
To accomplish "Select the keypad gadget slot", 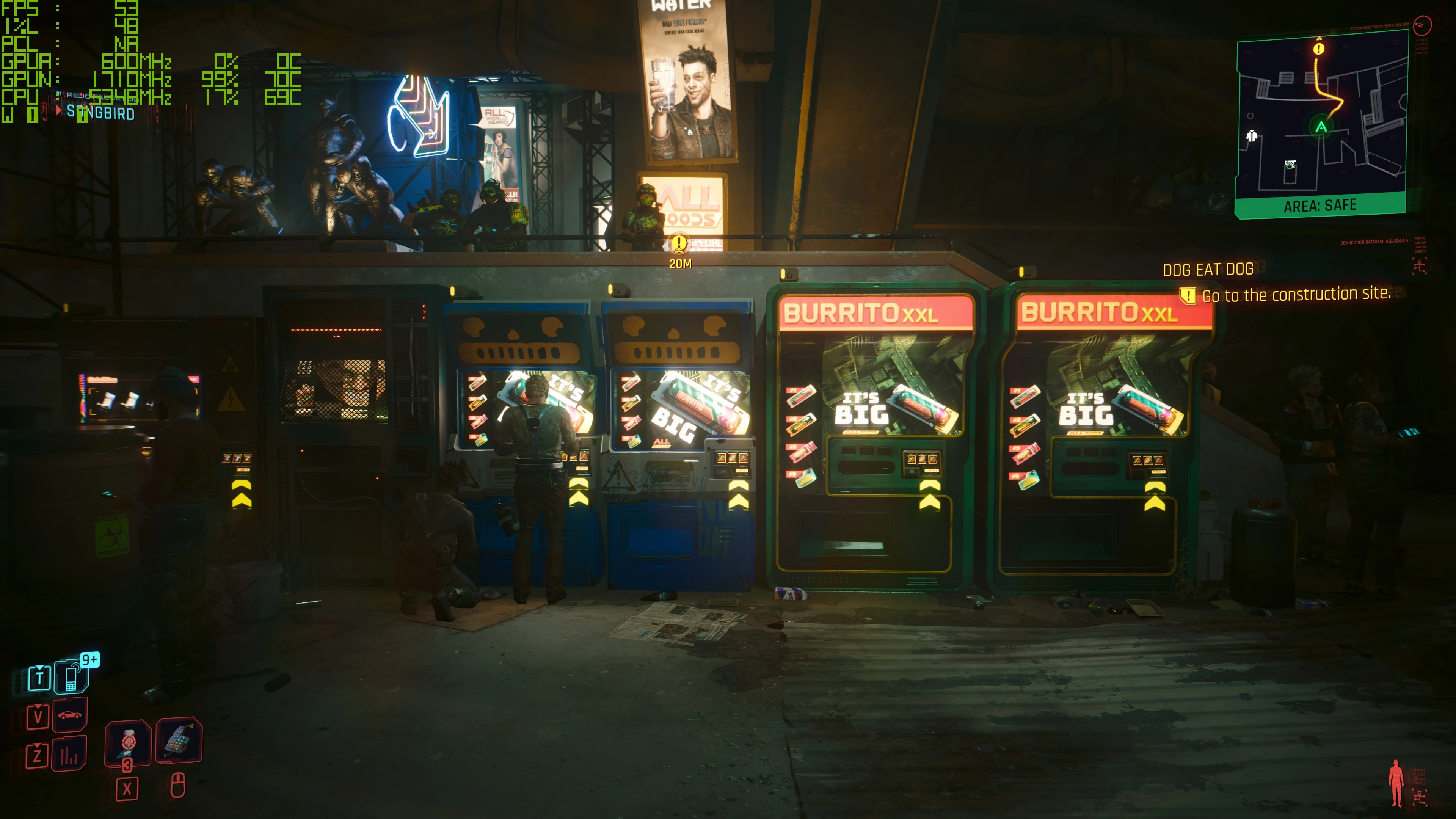I will tap(179, 740).
